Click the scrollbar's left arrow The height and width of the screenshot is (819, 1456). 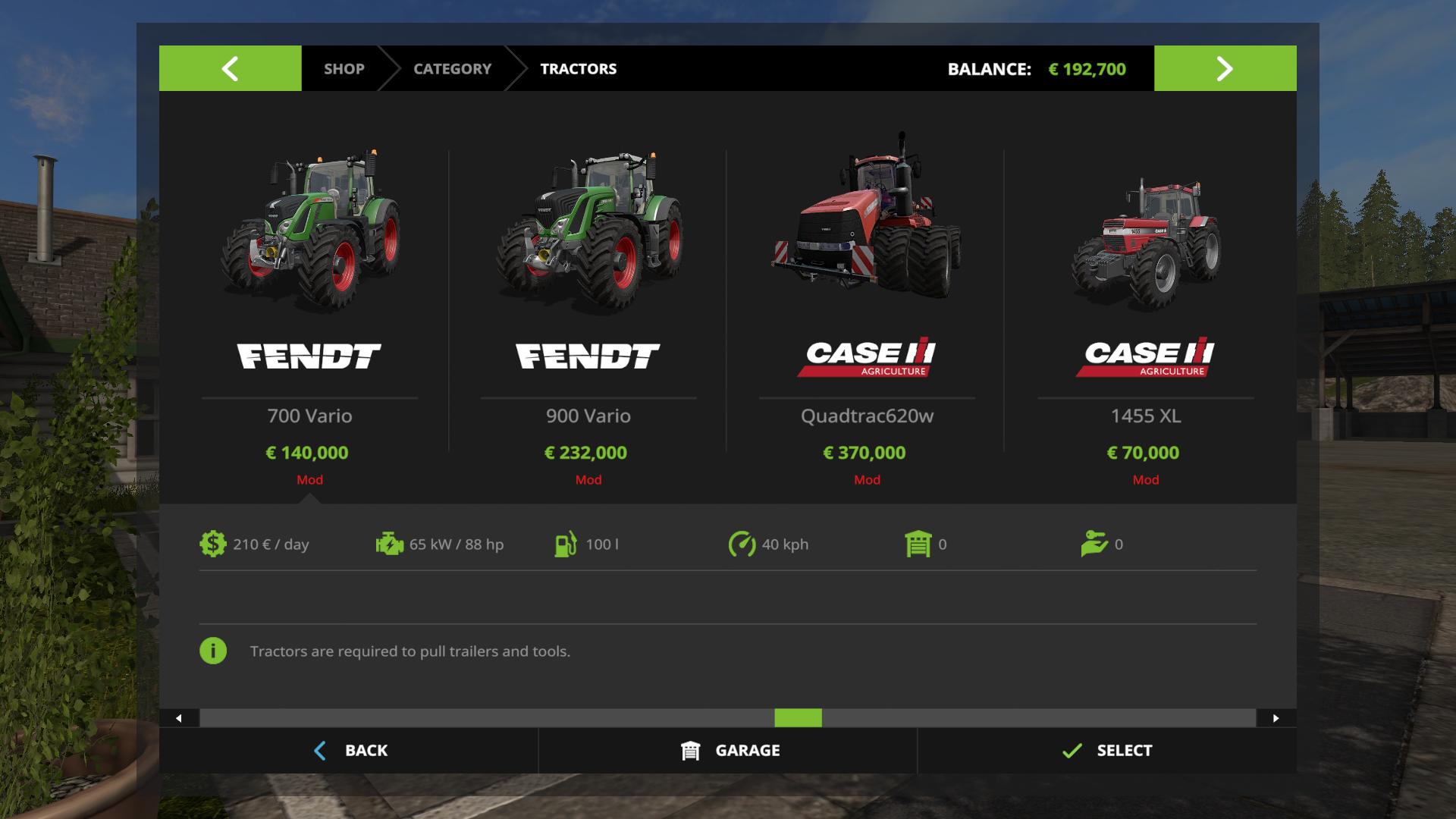(179, 718)
